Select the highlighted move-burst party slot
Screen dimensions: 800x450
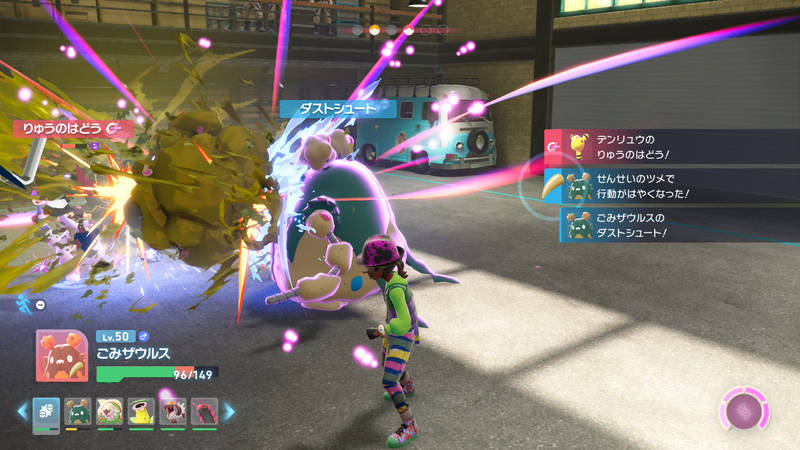[x=46, y=411]
